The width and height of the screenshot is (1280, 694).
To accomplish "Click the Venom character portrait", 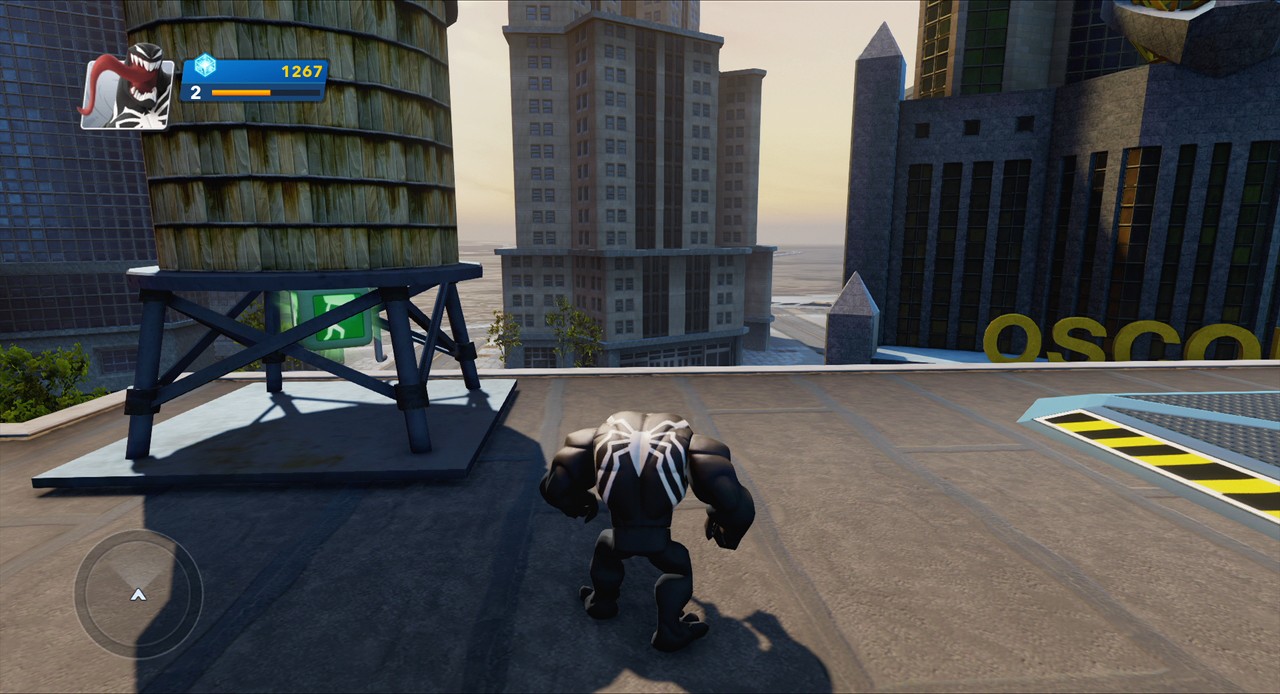I will click(x=127, y=87).
